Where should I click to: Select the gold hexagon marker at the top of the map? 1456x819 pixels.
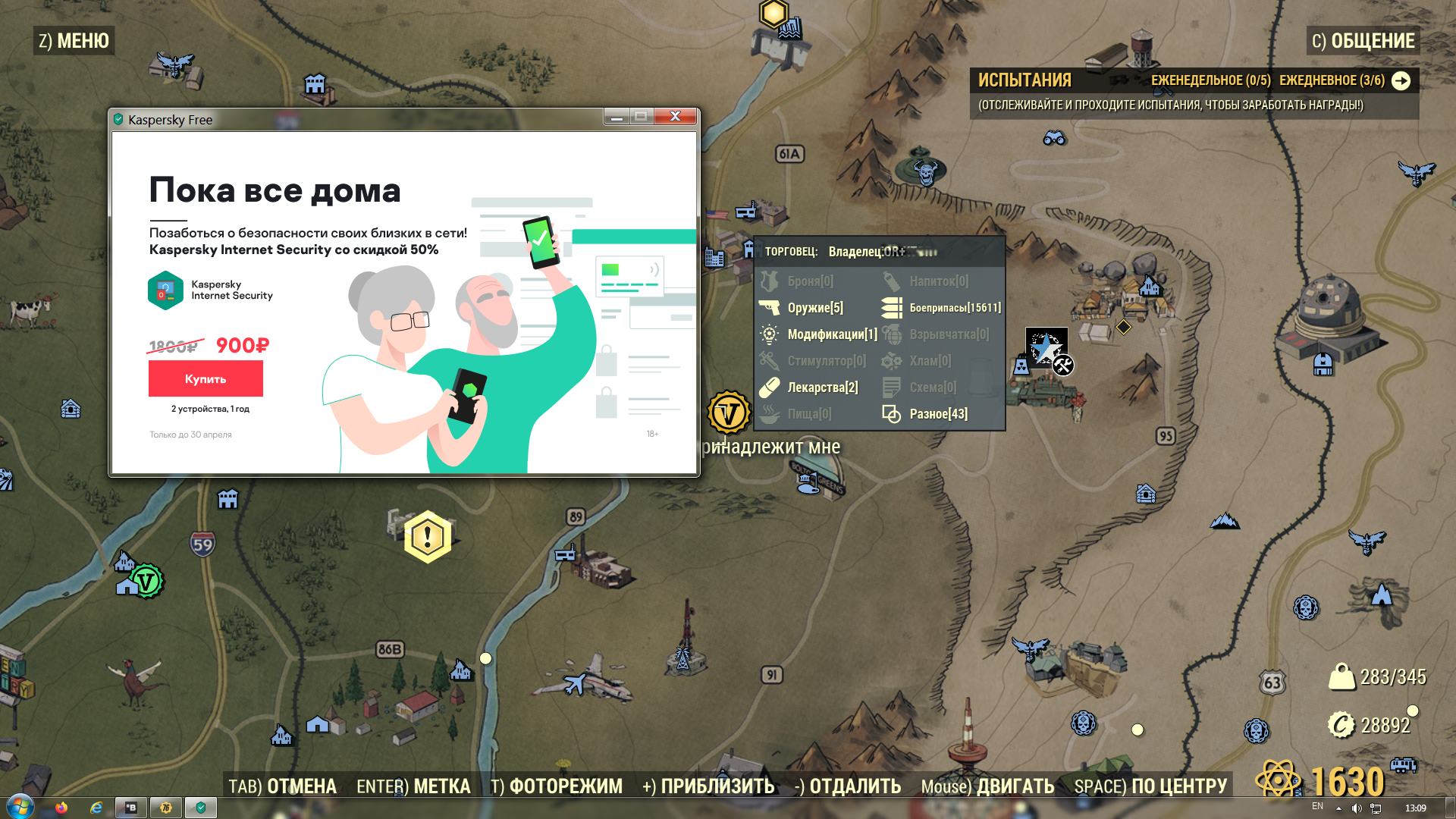(x=773, y=13)
